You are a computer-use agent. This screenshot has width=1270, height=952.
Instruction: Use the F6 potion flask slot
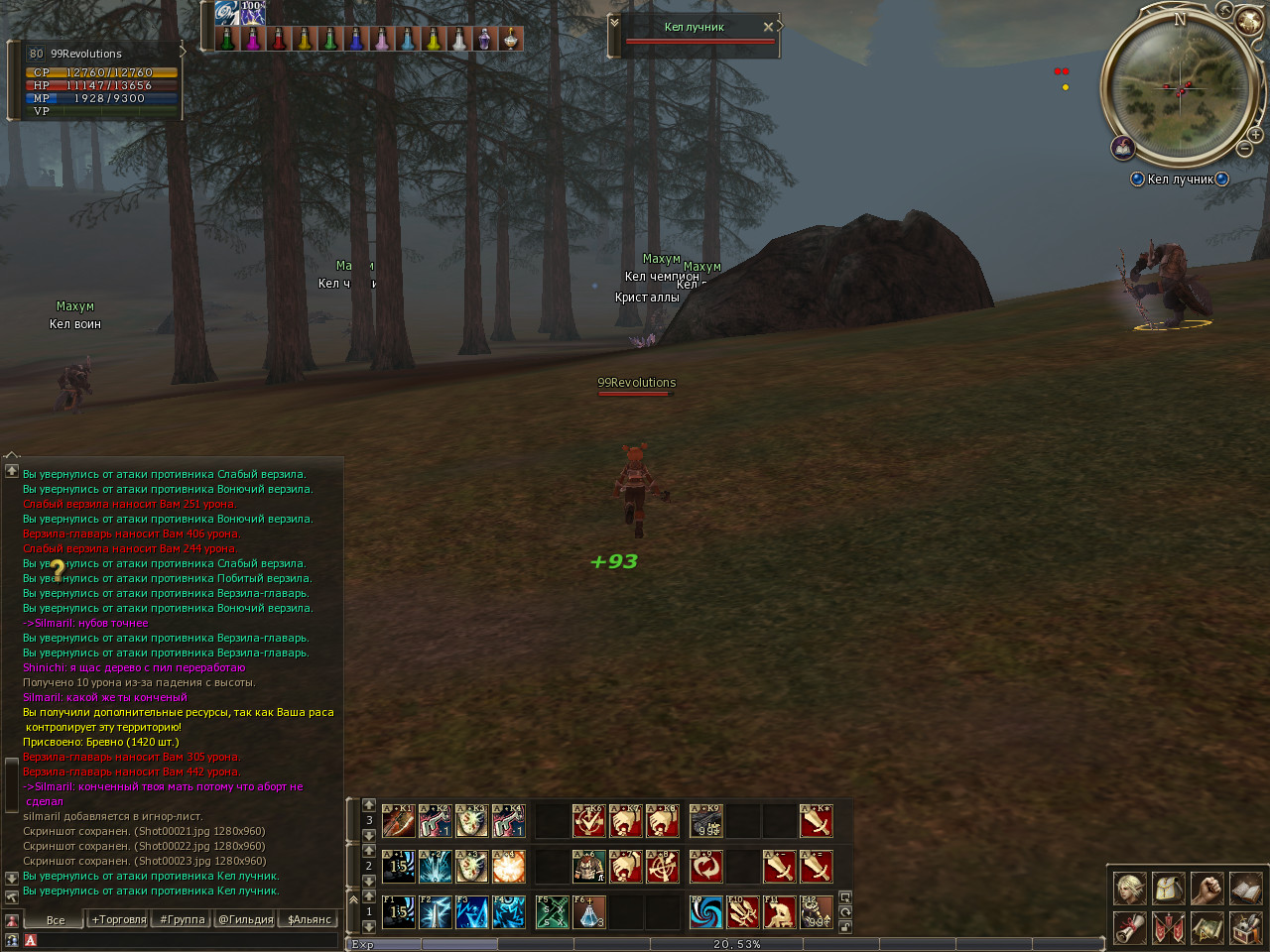click(588, 911)
